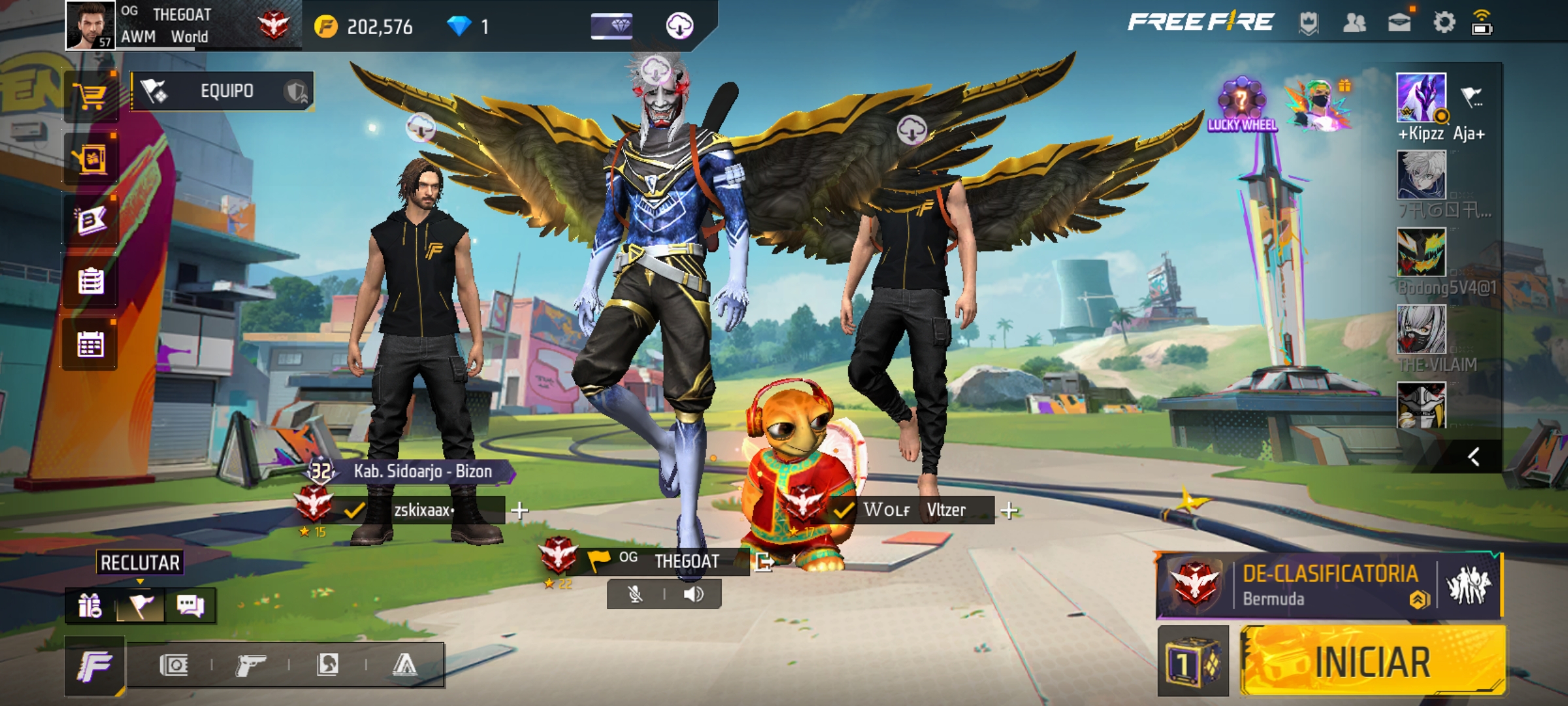Collapse the friends side panel arrow
Screen dimensions: 1568x706
click(x=1473, y=456)
